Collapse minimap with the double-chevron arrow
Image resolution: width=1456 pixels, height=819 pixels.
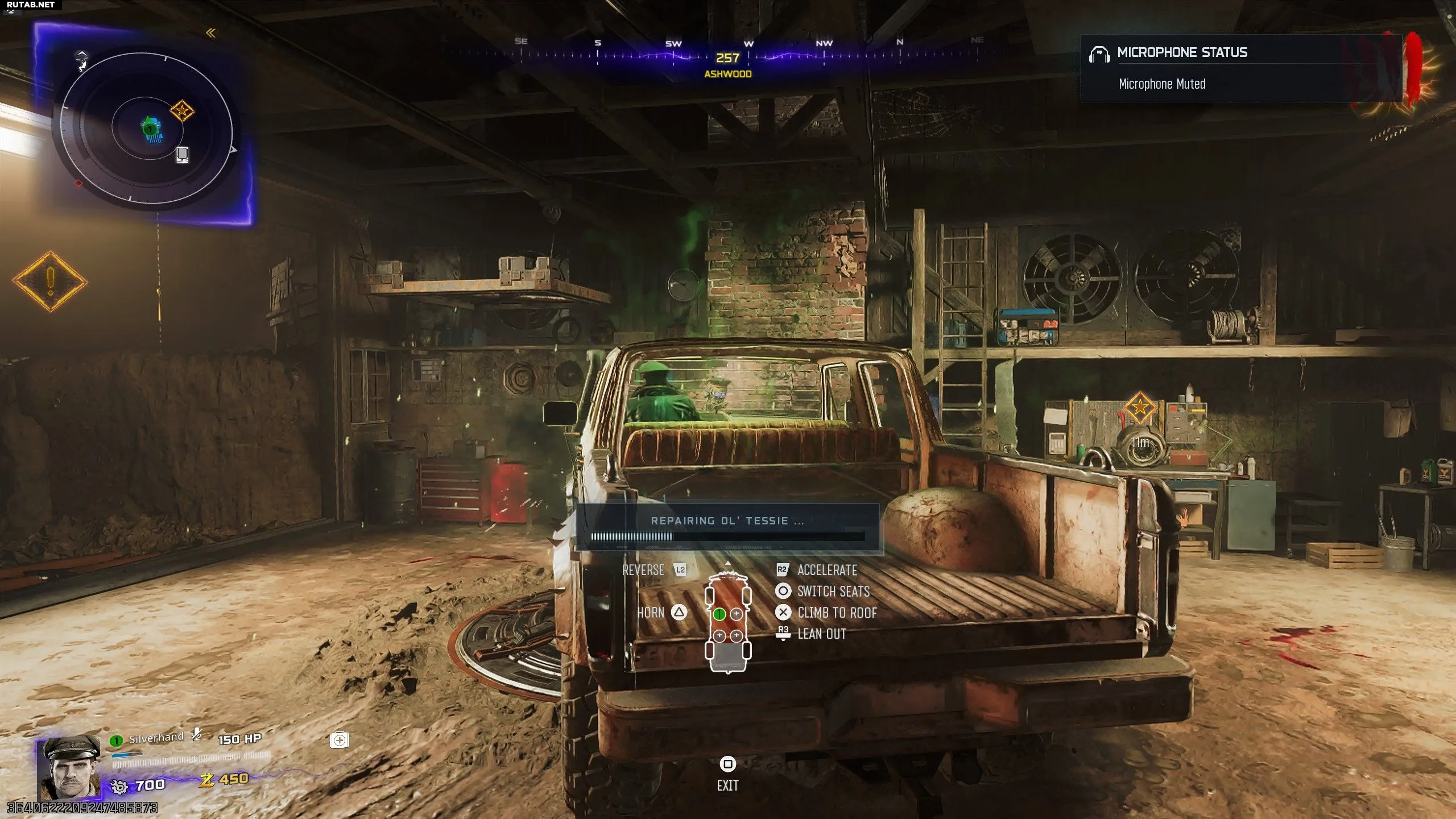[x=210, y=33]
